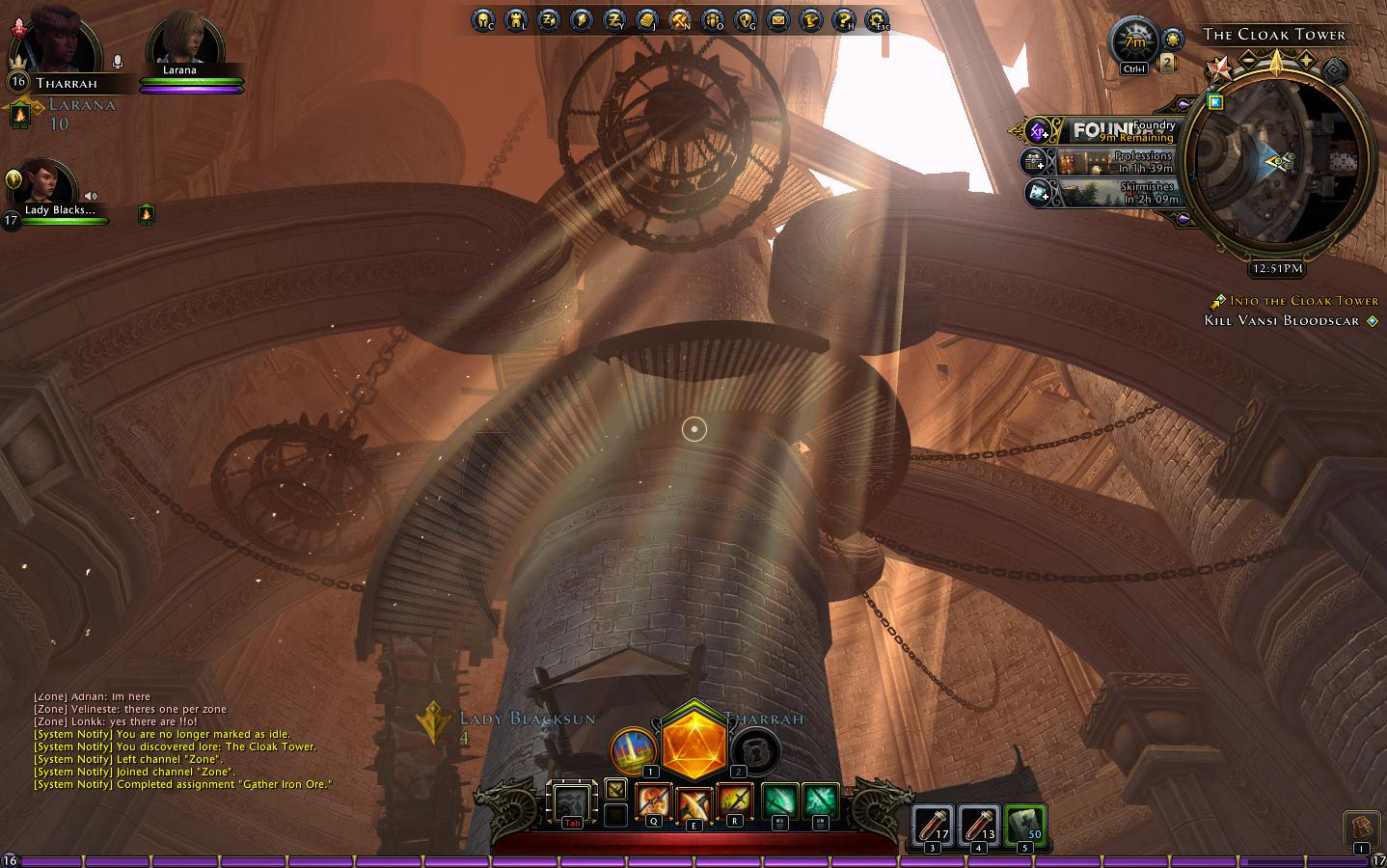Open the professions hammer icon
This screenshot has height=868, width=1387.
pos(679,19)
